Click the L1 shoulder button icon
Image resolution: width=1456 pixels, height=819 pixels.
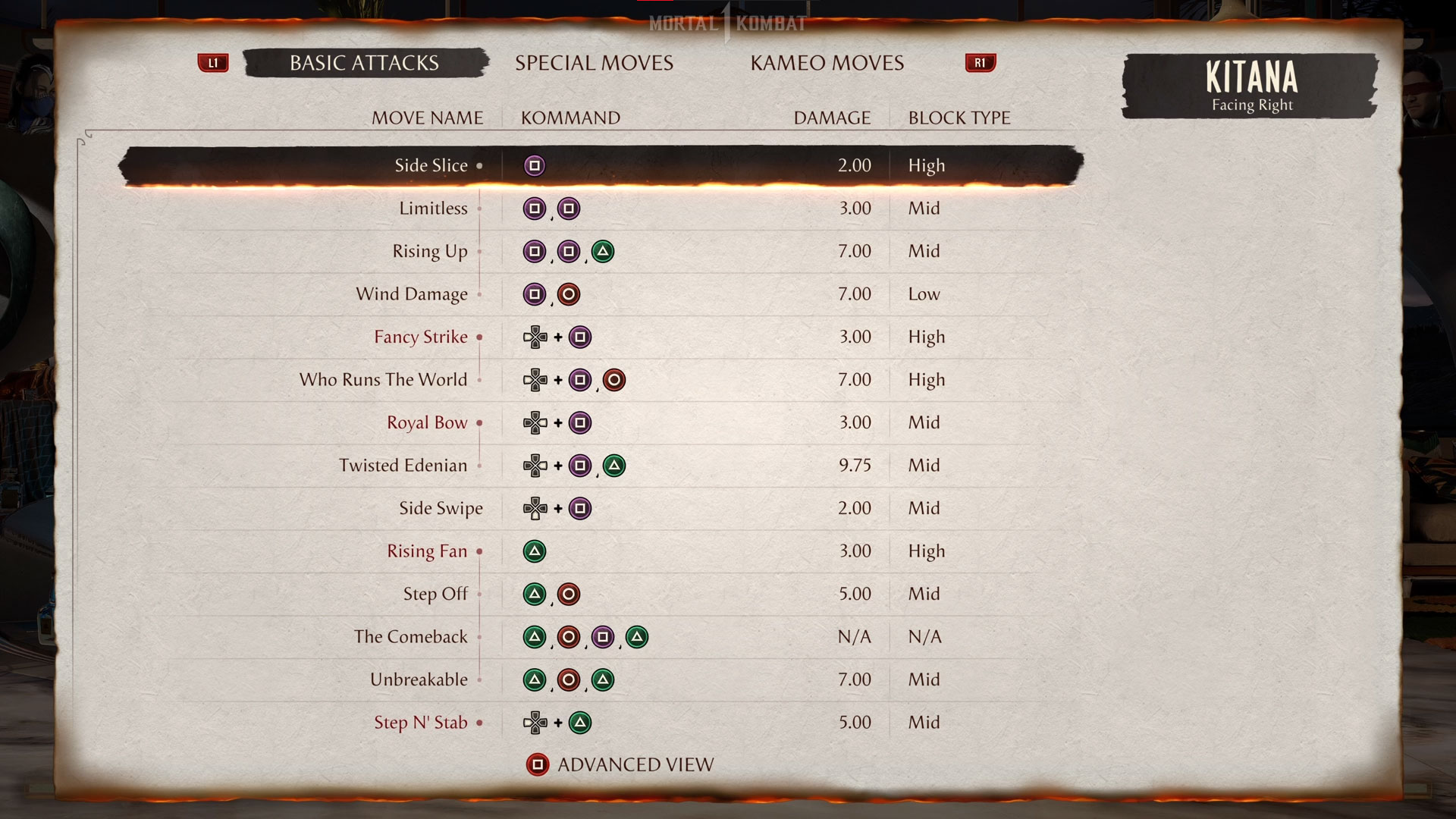(x=213, y=63)
